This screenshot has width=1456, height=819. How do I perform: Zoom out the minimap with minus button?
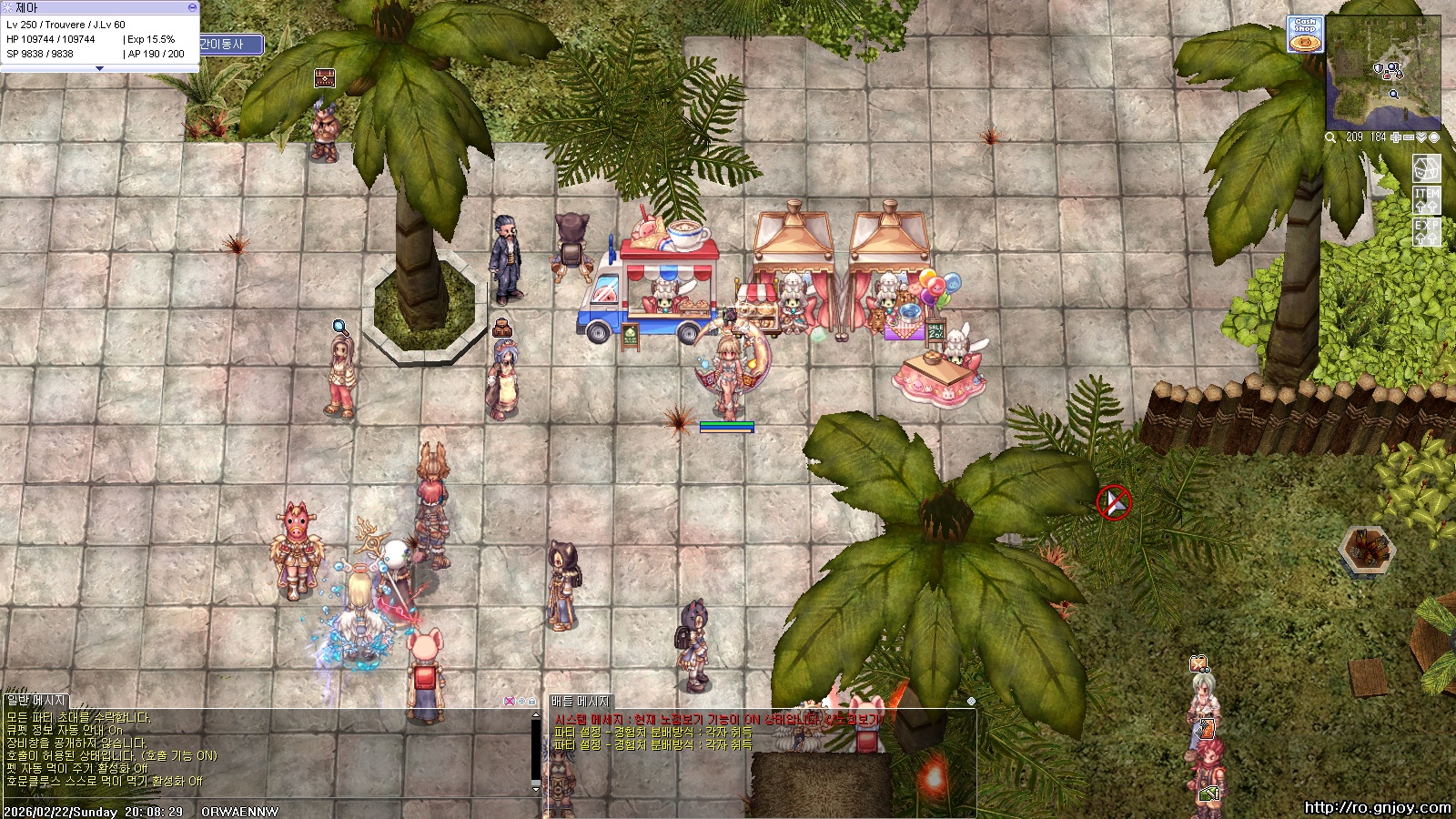(1409, 137)
